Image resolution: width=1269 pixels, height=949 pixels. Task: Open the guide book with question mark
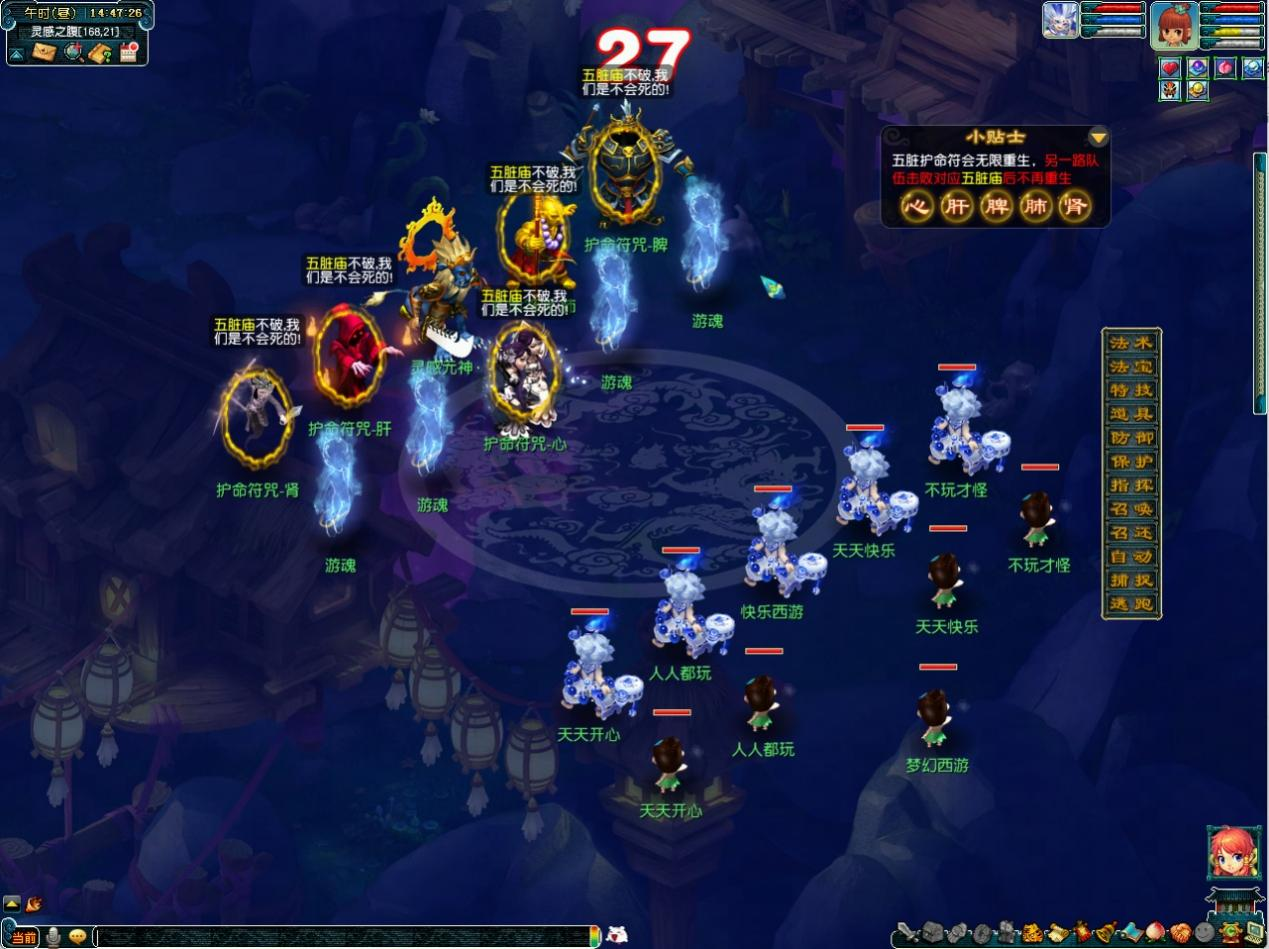pyautogui.click(x=100, y=52)
